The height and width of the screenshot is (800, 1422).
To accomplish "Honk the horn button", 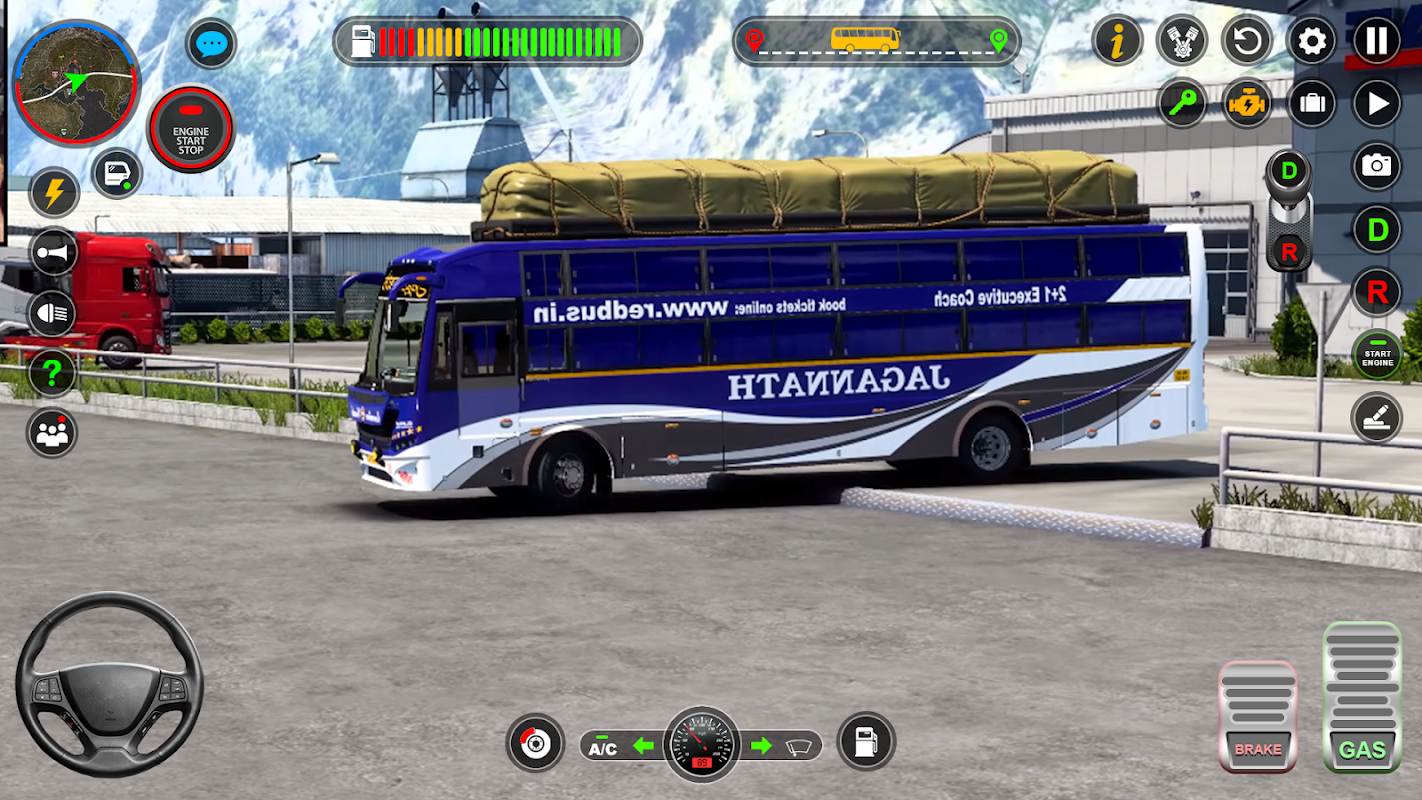I will click(x=53, y=252).
